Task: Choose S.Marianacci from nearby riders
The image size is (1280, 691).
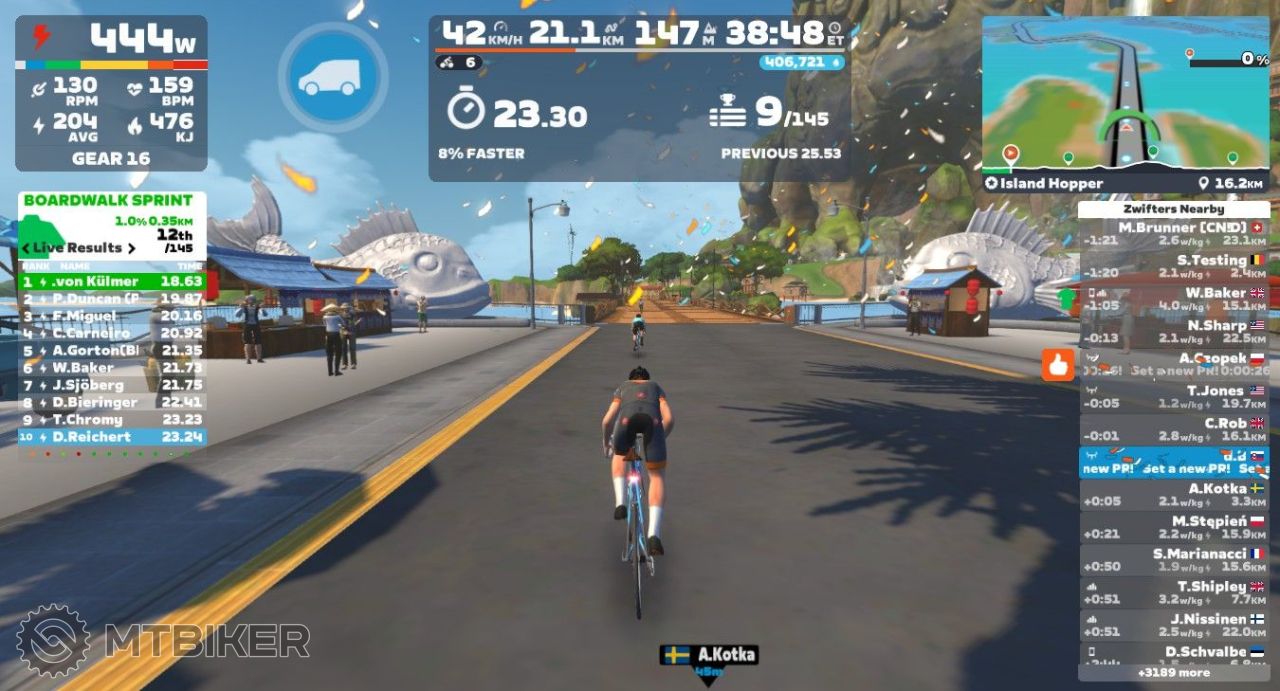Action: coord(1173,559)
